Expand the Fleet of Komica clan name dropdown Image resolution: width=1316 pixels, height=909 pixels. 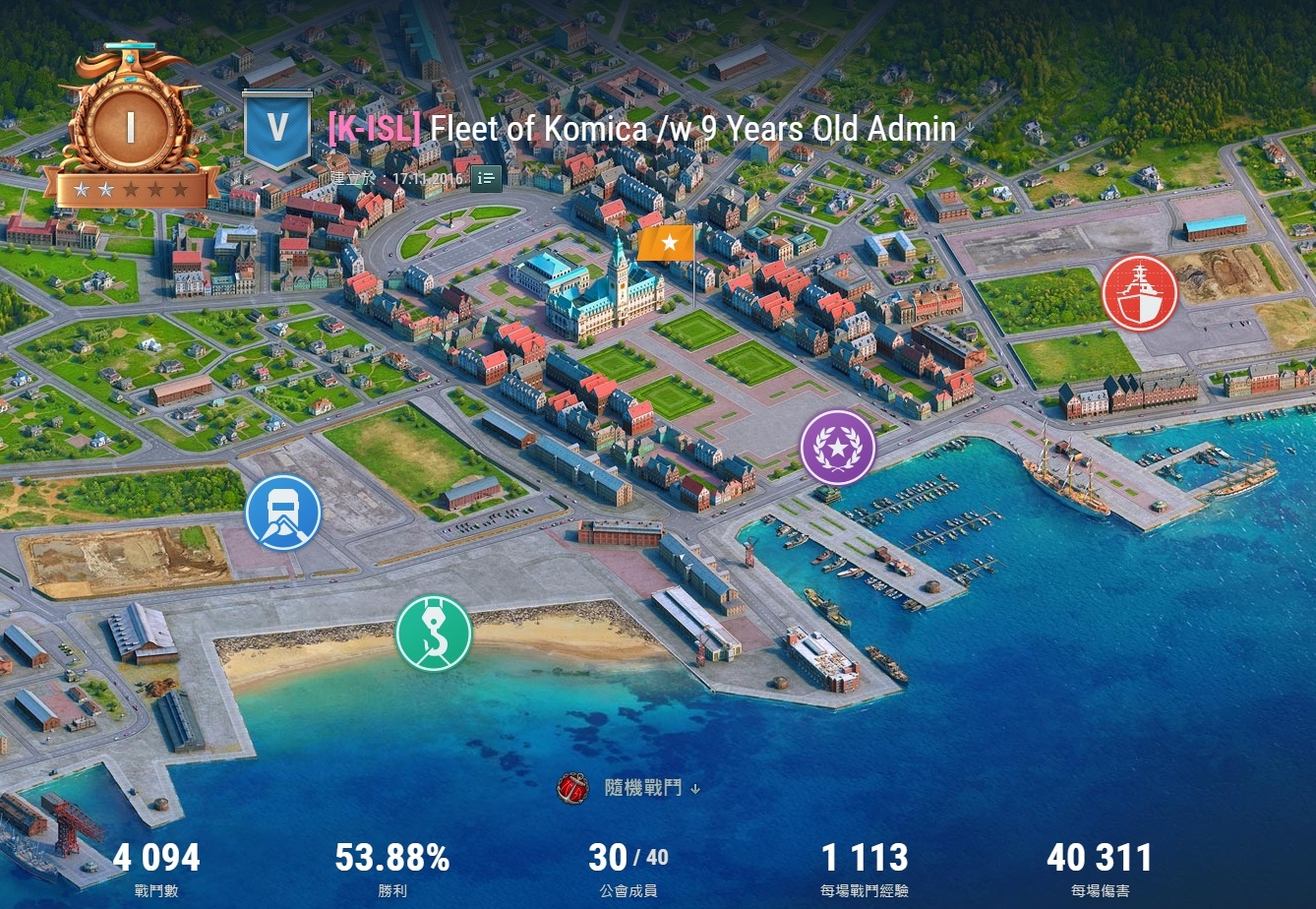969,129
